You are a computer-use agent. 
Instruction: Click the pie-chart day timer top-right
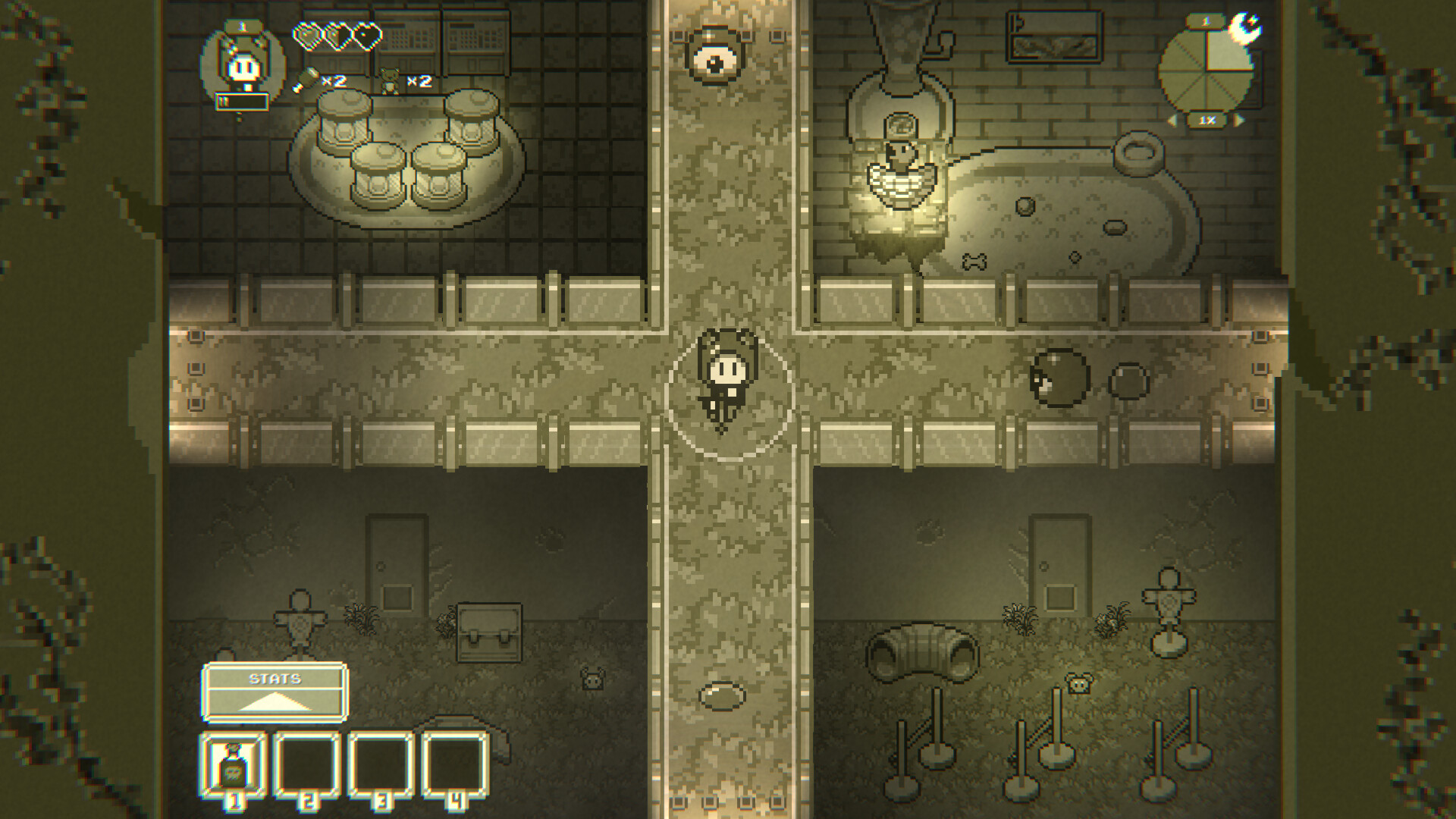pyautogui.click(x=1205, y=71)
